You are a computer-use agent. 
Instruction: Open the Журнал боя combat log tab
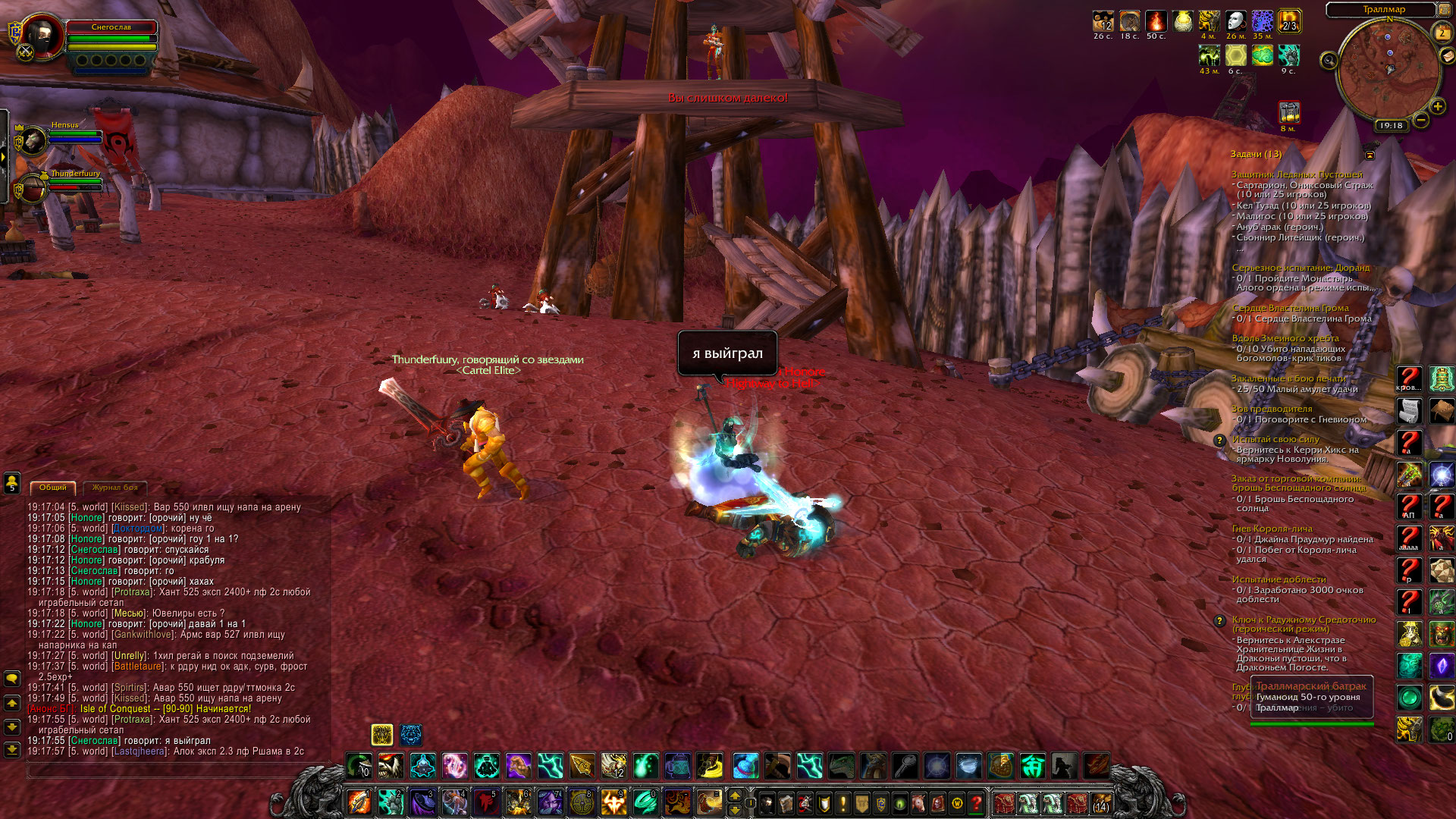115,488
